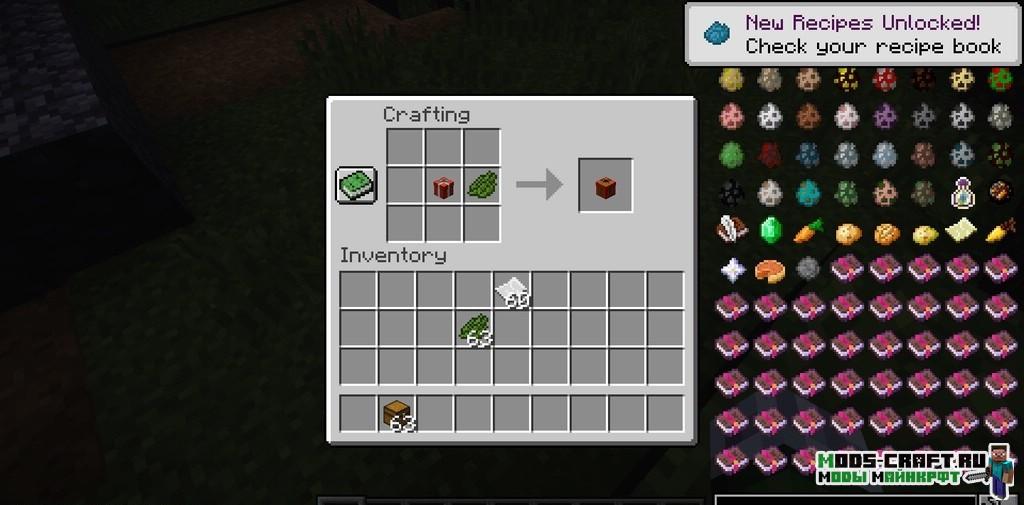Pick the emerald from the item list
This screenshot has height=505, width=1024.
[x=769, y=231]
